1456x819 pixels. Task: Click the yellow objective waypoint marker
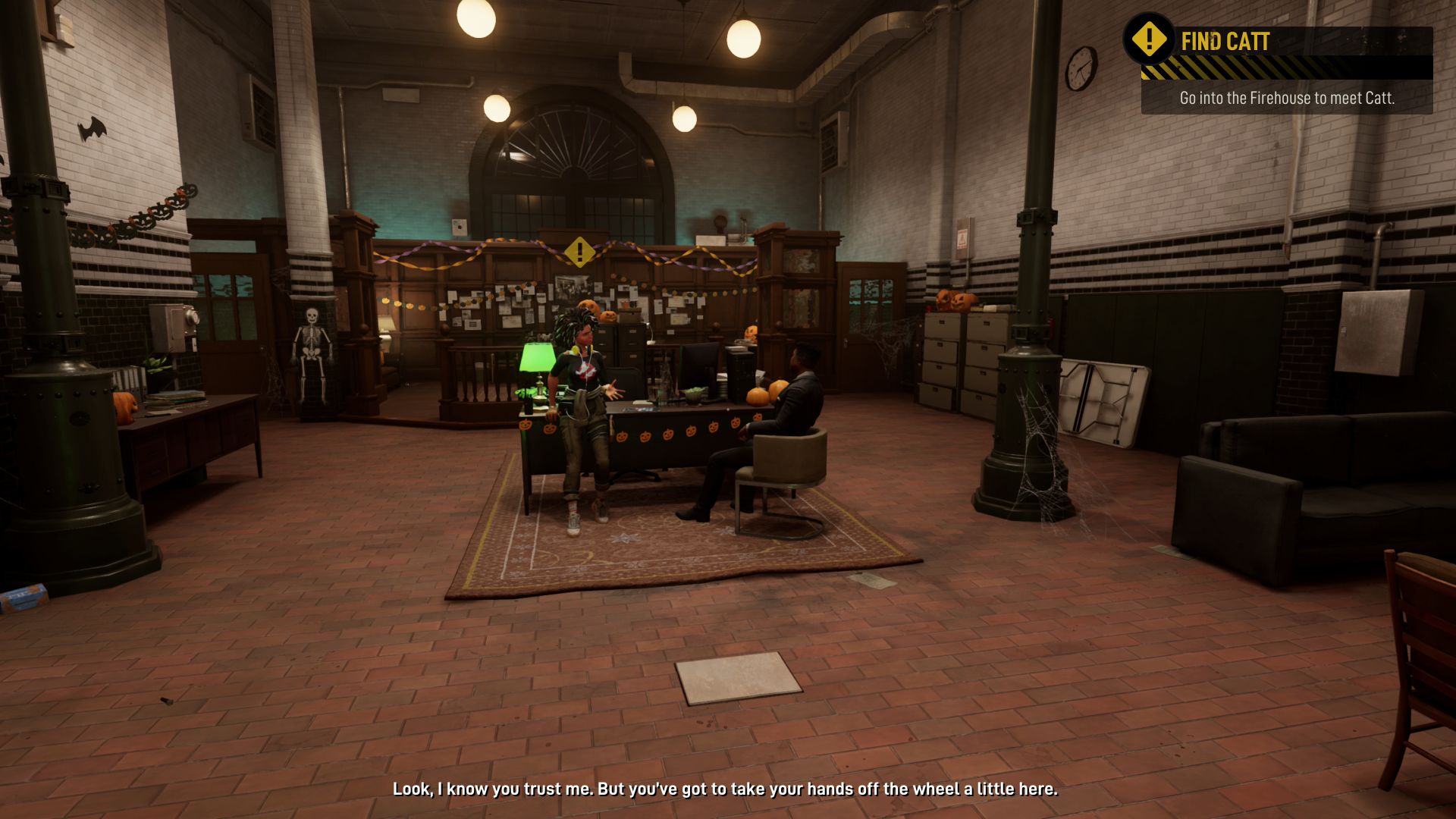coord(579,251)
